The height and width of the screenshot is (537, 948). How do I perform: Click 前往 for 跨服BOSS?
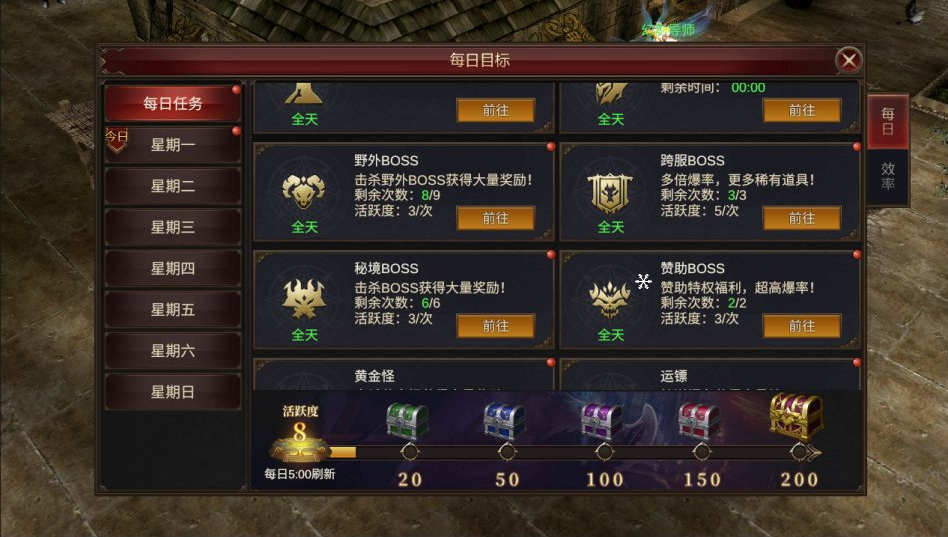pyautogui.click(x=802, y=218)
